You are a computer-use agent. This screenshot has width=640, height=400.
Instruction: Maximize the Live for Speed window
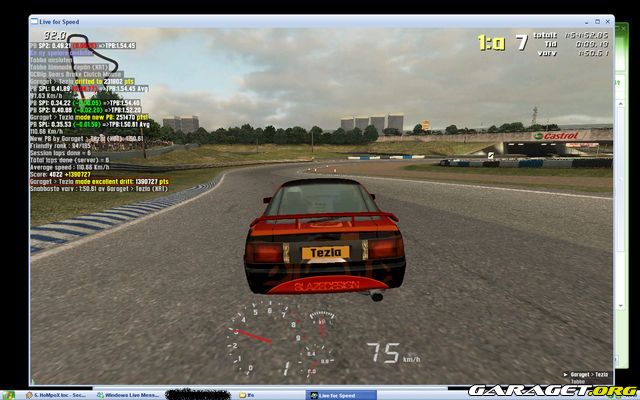pyautogui.click(x=596, y=20)
